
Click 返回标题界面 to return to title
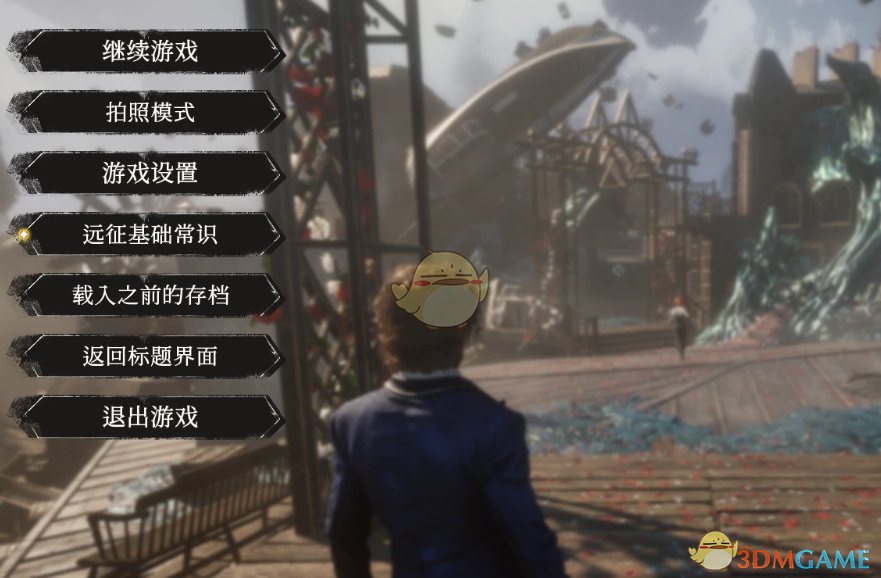tap(150, 356)
